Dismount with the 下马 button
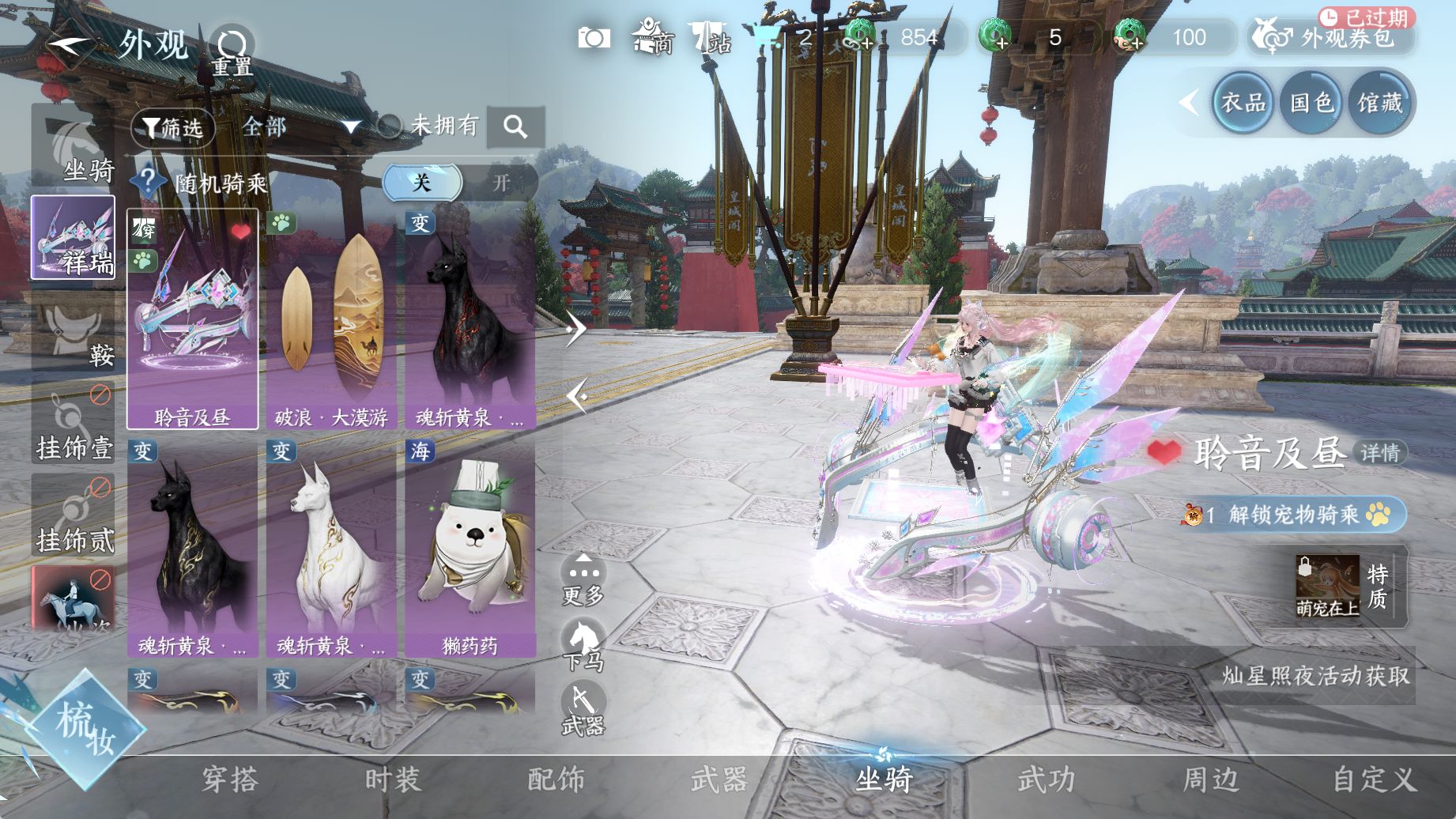 coord(583,644)
